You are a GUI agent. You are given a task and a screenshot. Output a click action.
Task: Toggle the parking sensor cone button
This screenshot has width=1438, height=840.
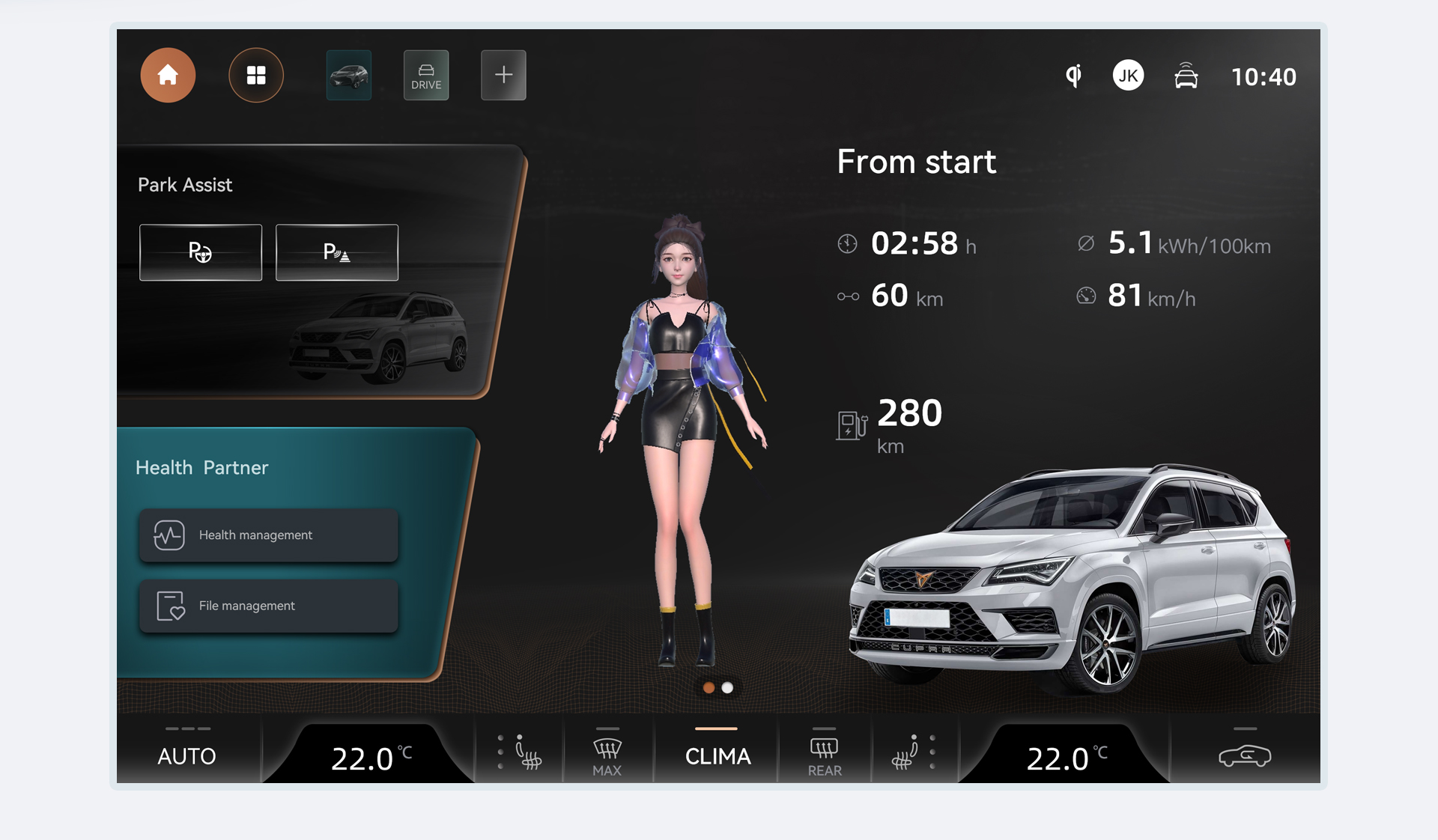point(337,252)
